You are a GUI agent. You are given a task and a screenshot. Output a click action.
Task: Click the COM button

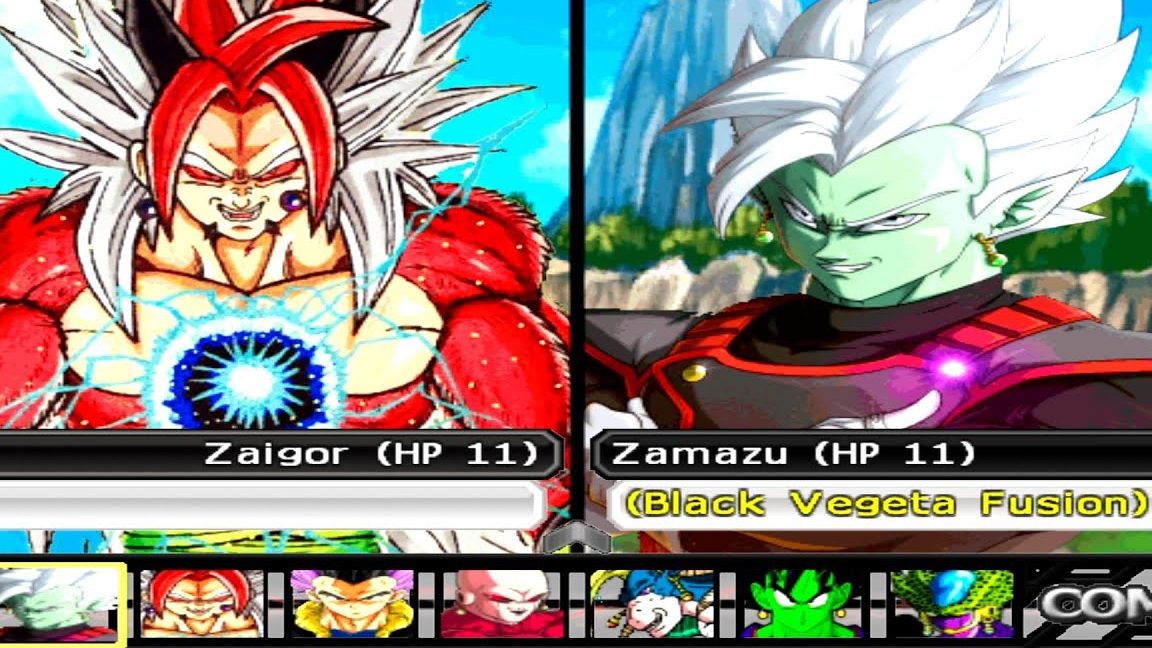[1095, 604]
